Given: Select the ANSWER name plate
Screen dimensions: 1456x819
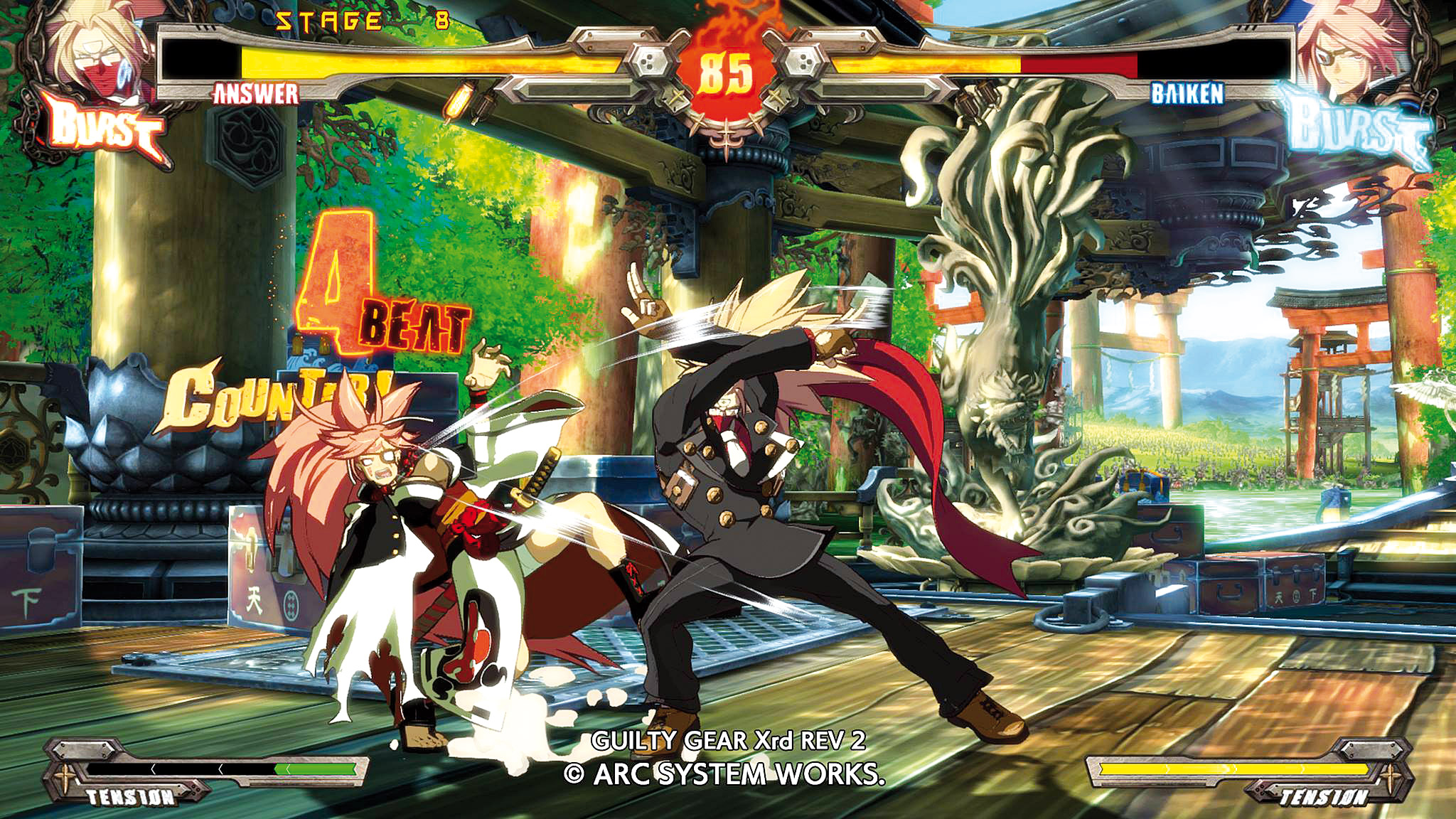Looking at the screenshot, I should pyautogui.click(x=256, y=92).
